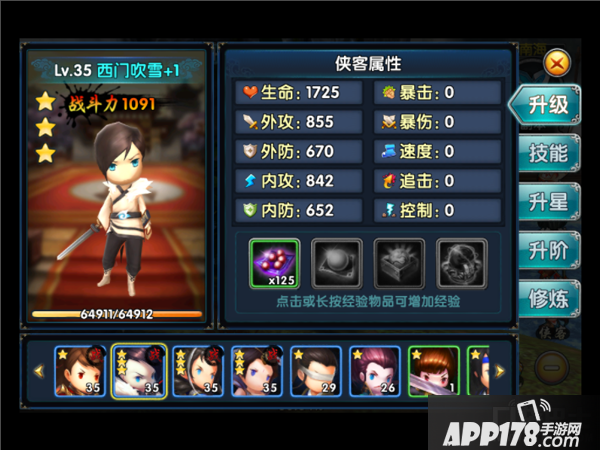Select the 升星 tab
The width and height of the screenshot is (600, 450).
(548, 201)
